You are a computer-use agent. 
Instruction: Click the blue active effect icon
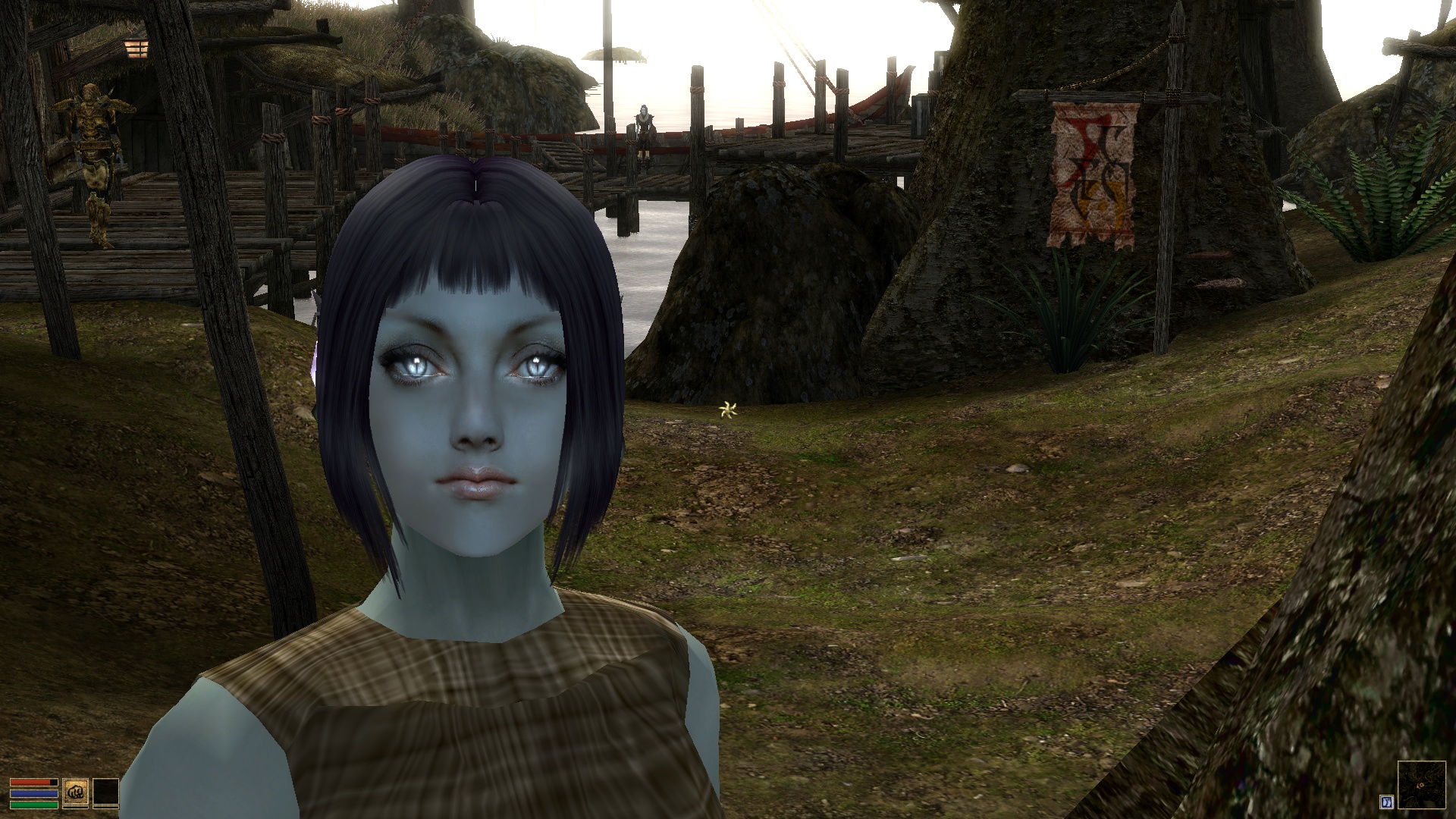1387,802
